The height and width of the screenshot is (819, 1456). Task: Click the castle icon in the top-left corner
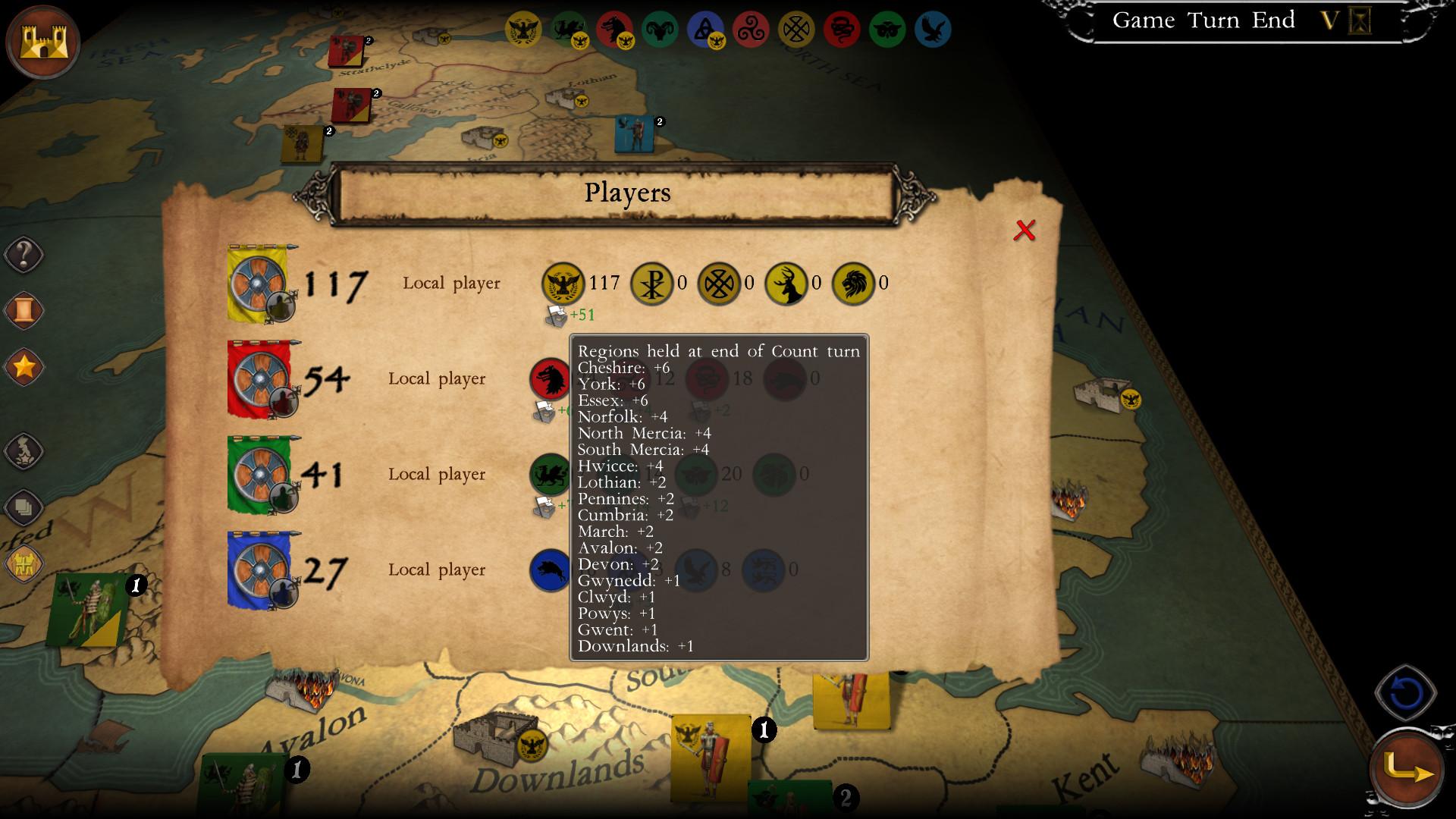[42, 42]
